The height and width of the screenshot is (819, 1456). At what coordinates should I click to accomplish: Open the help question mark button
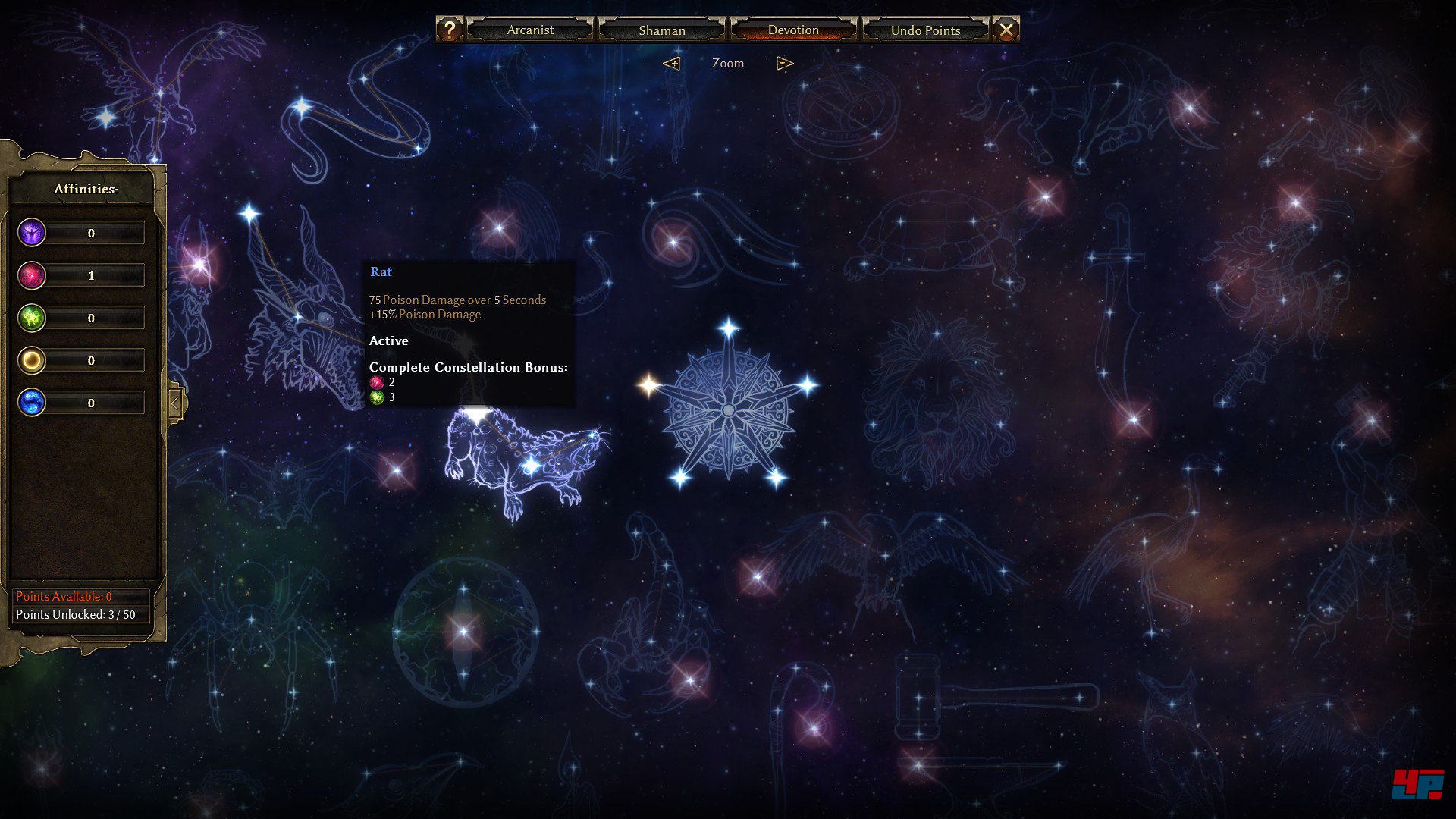[x=449, y=30]
